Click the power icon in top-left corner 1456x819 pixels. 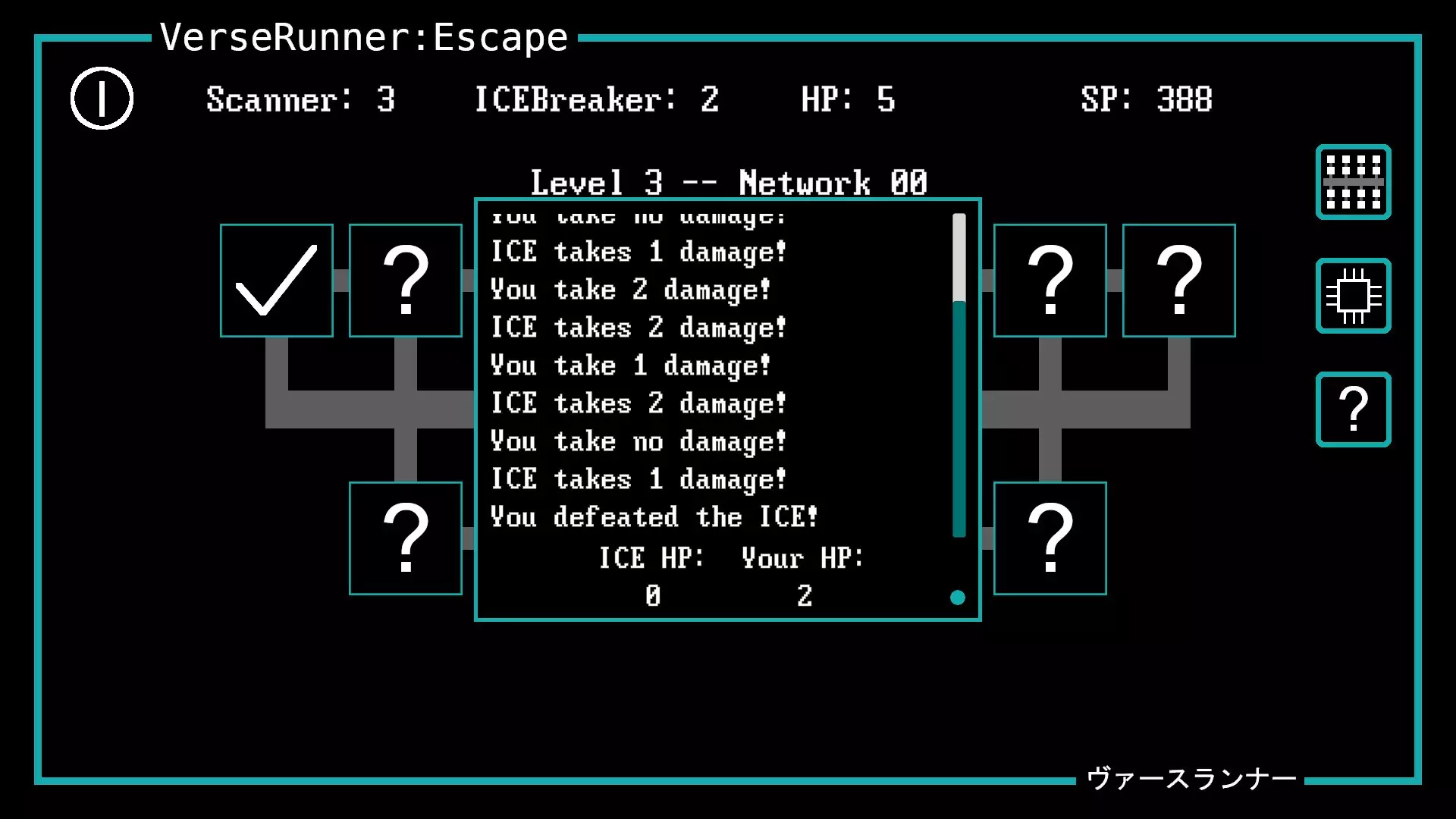pyautogui.click(x=102, y=99)
